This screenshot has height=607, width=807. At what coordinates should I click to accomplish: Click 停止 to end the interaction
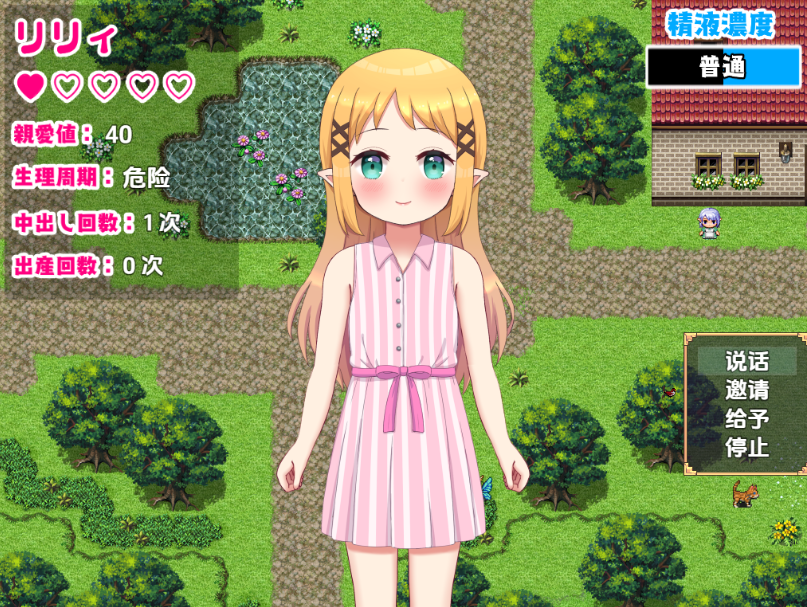[x=747, y=446]
